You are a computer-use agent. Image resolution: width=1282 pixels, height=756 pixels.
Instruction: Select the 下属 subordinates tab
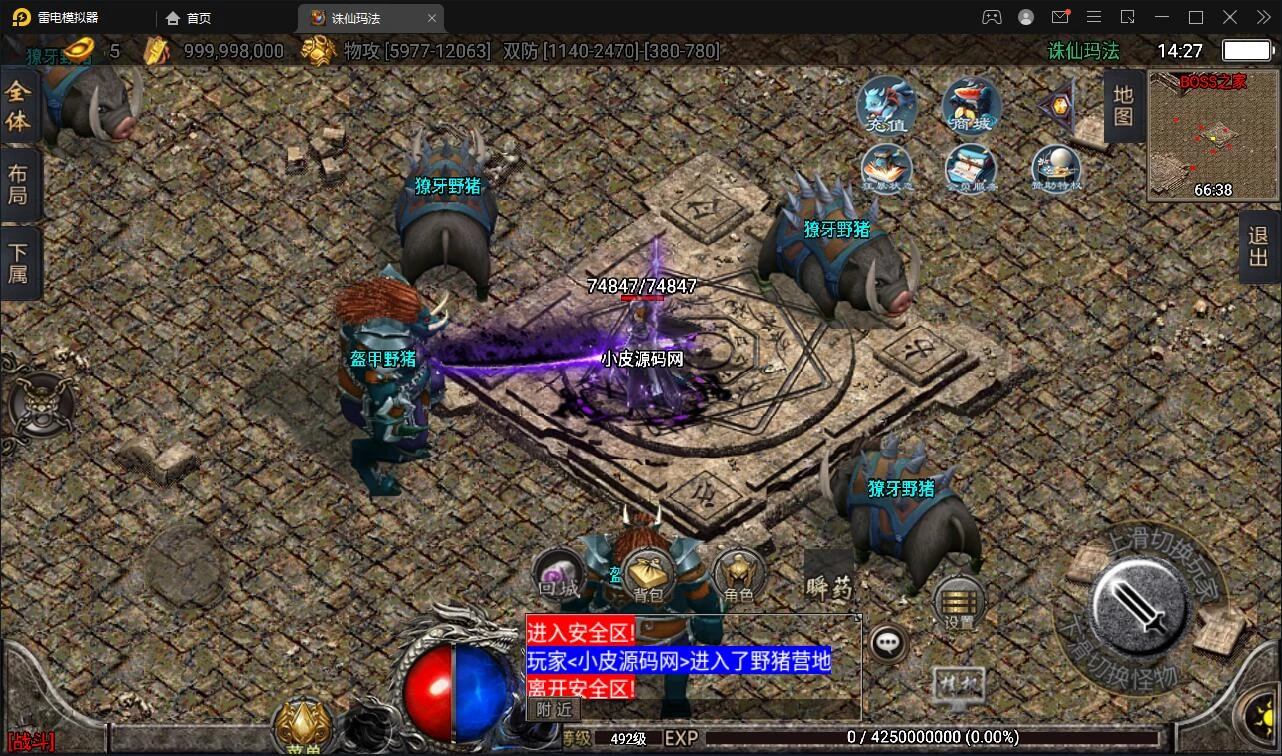19,261
